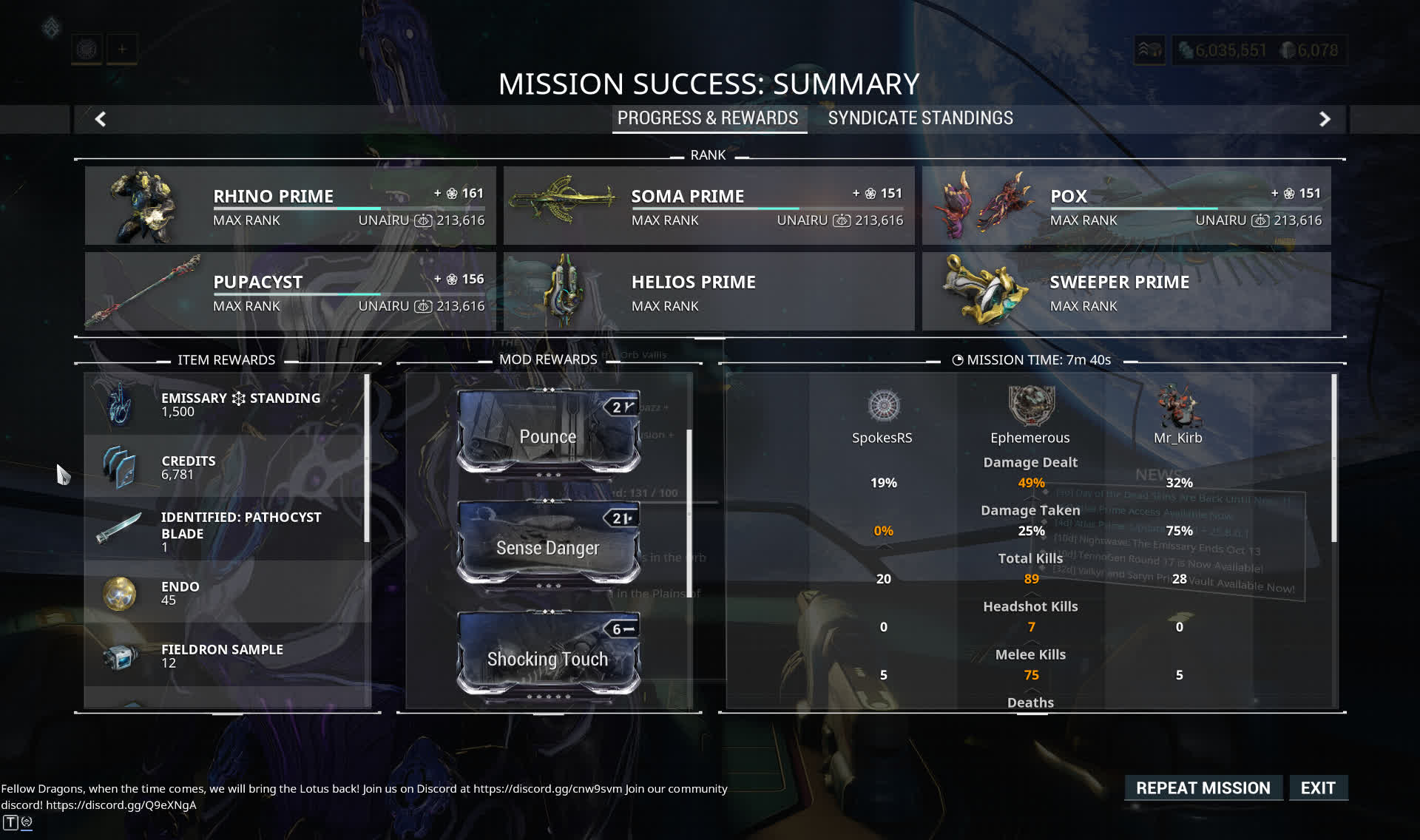View the Sense Danger mod card
The height and width of the screenshot is (840, 1420).
tap(548, 545)
